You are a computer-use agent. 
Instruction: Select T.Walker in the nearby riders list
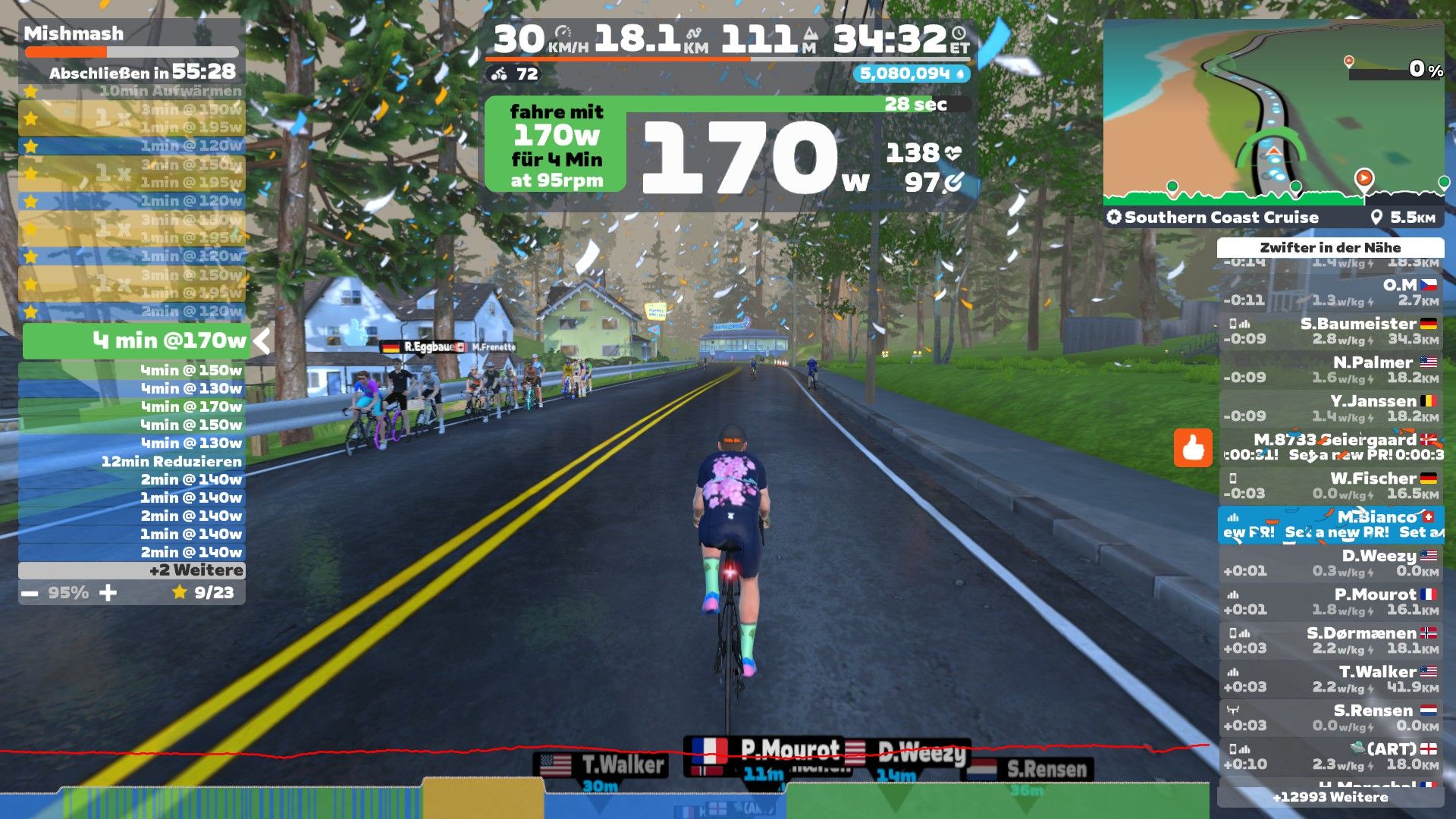[x=1332, y=679]
